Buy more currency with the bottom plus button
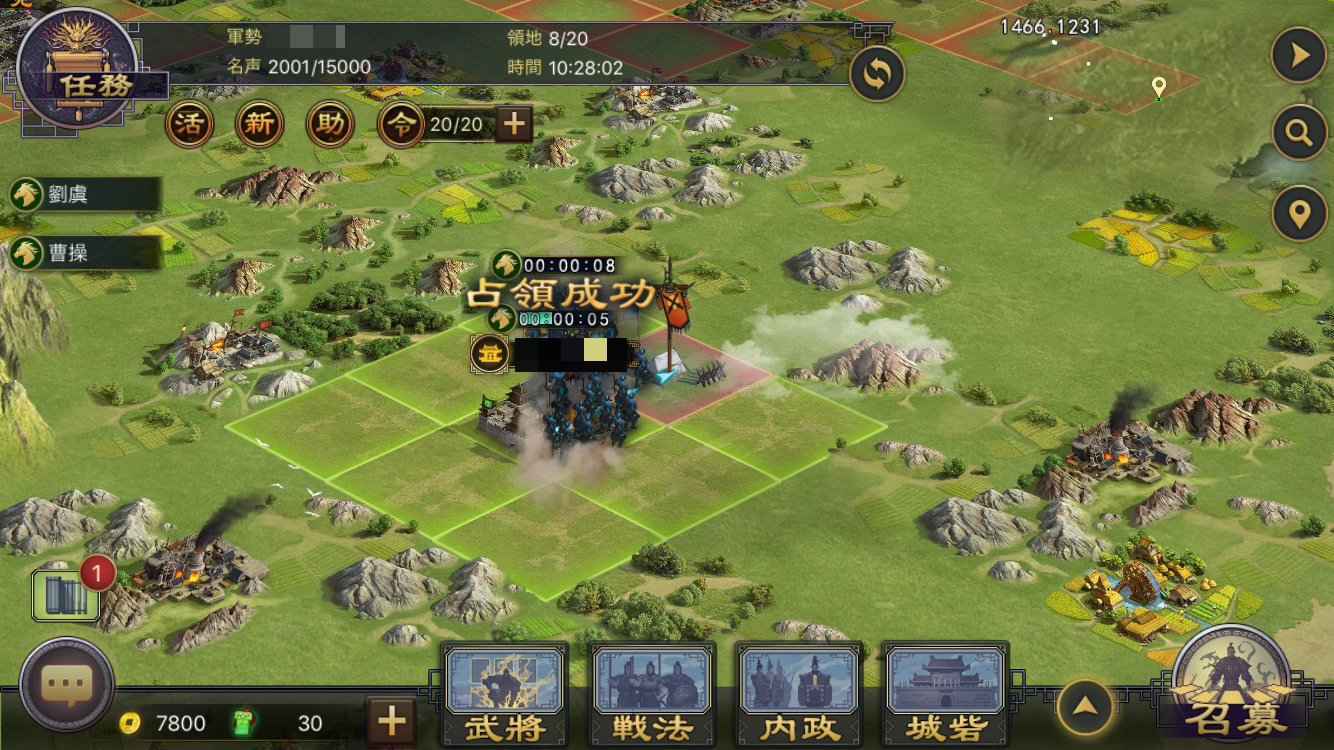Viewport: 1334px width, 750px height. [391, 720]
